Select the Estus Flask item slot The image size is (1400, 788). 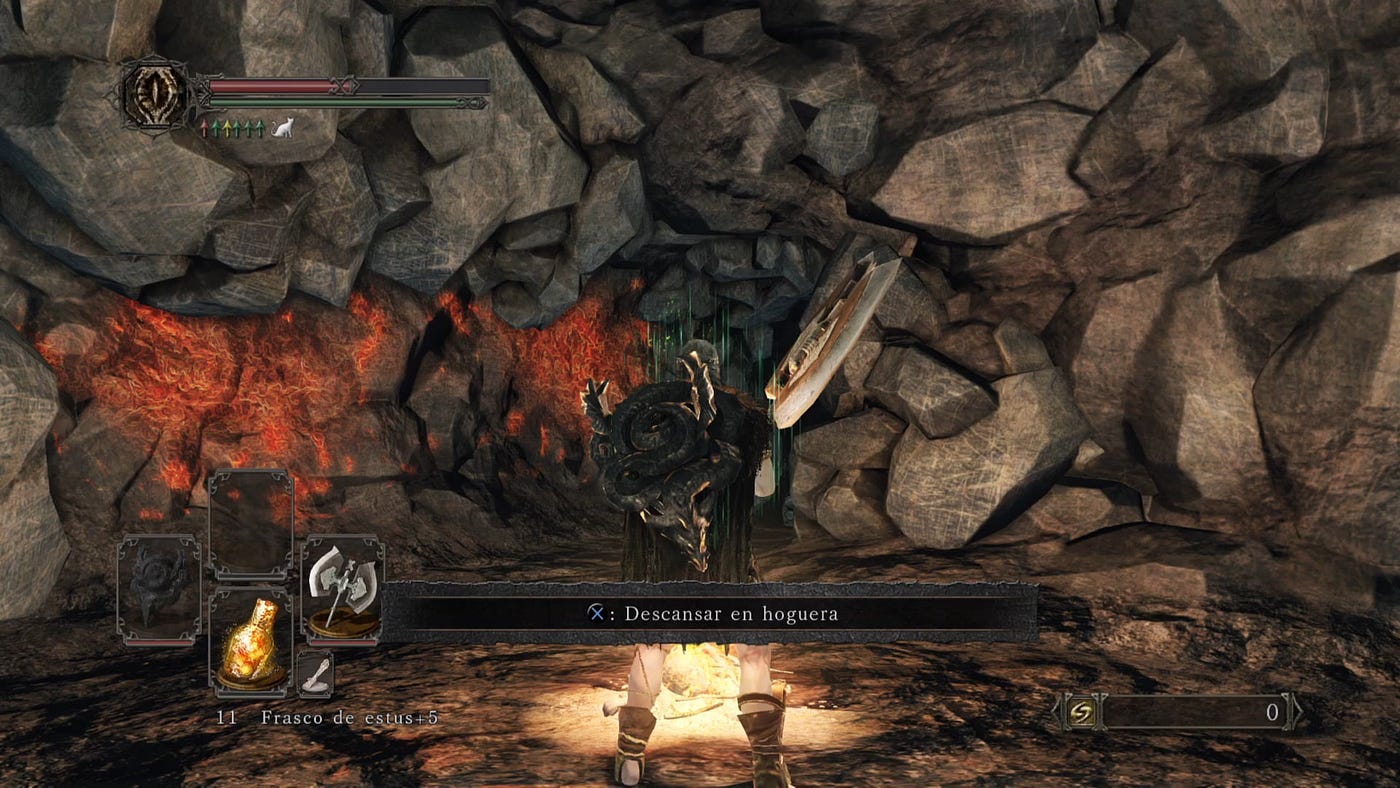pyautogui.click(x=250, y=641)
